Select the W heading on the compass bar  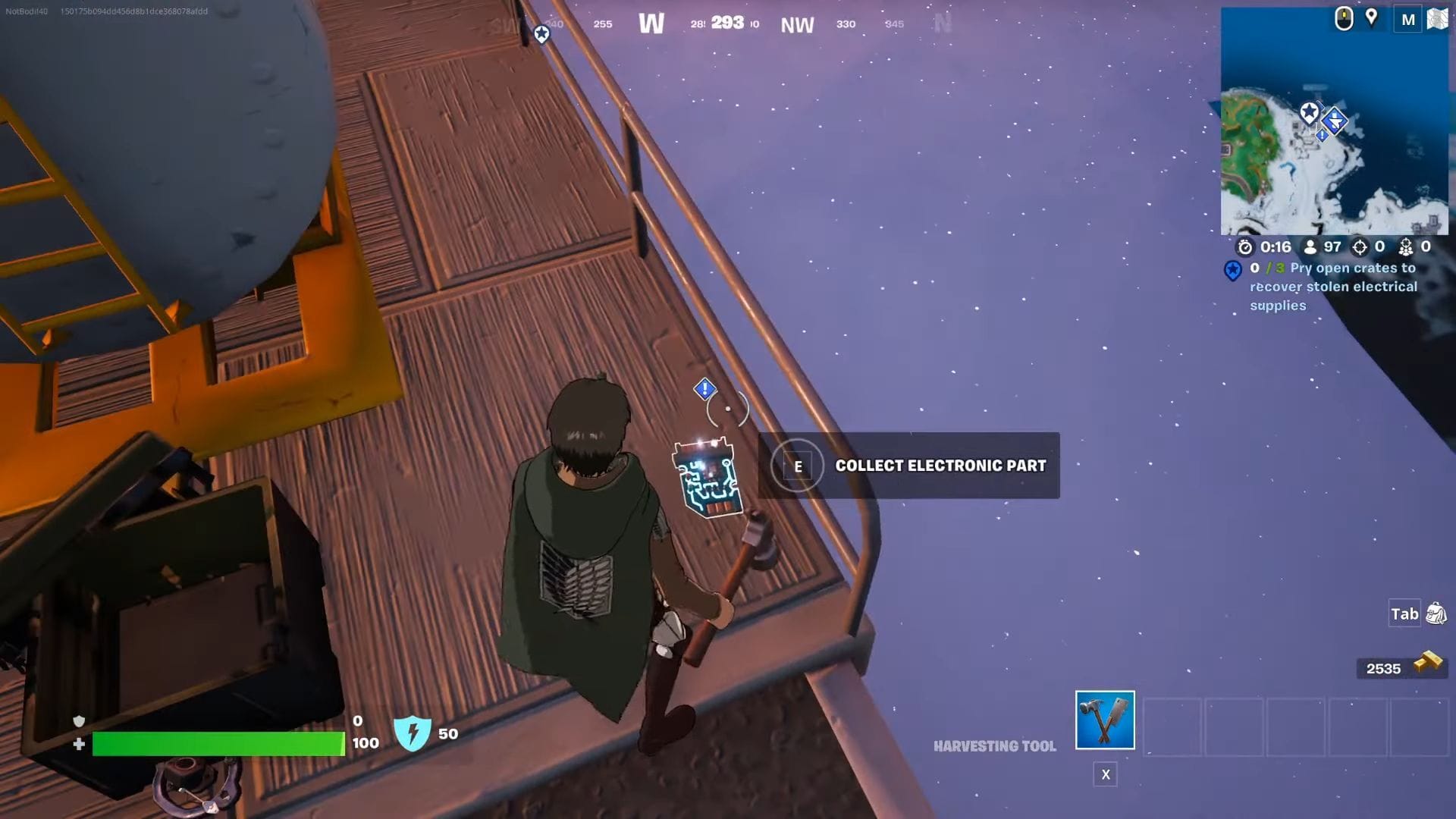(653, 24)
